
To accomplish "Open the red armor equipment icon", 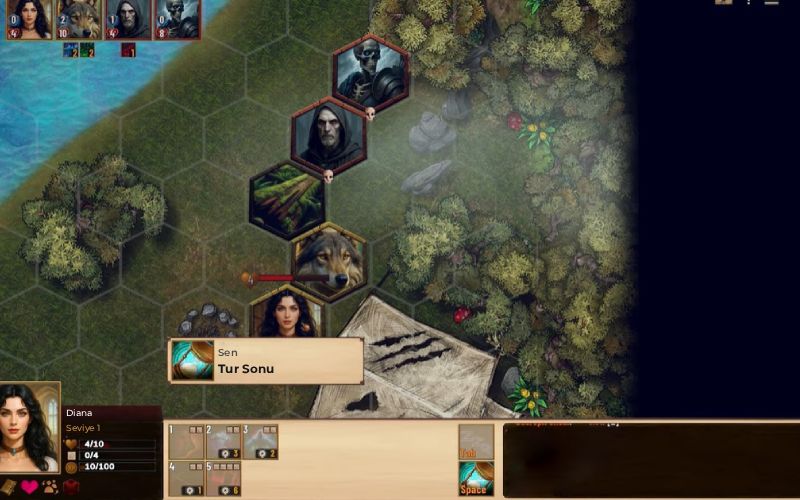I will click(70, 488).
